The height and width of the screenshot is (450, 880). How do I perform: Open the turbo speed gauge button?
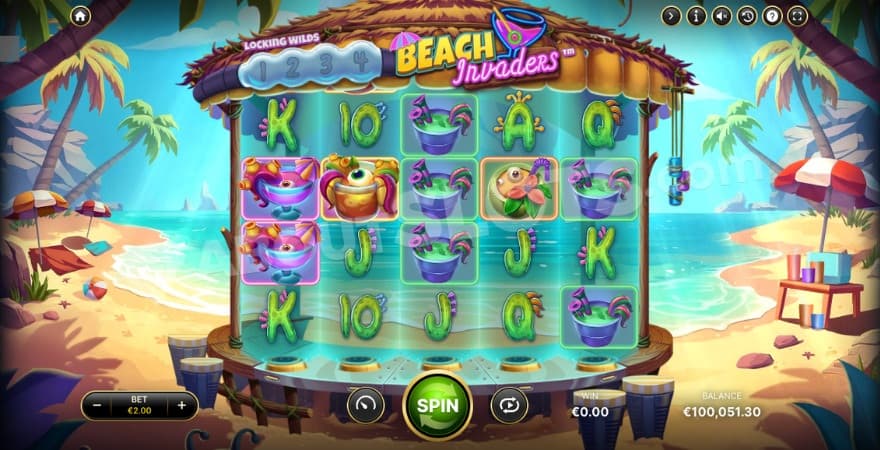tap(365, 405)
